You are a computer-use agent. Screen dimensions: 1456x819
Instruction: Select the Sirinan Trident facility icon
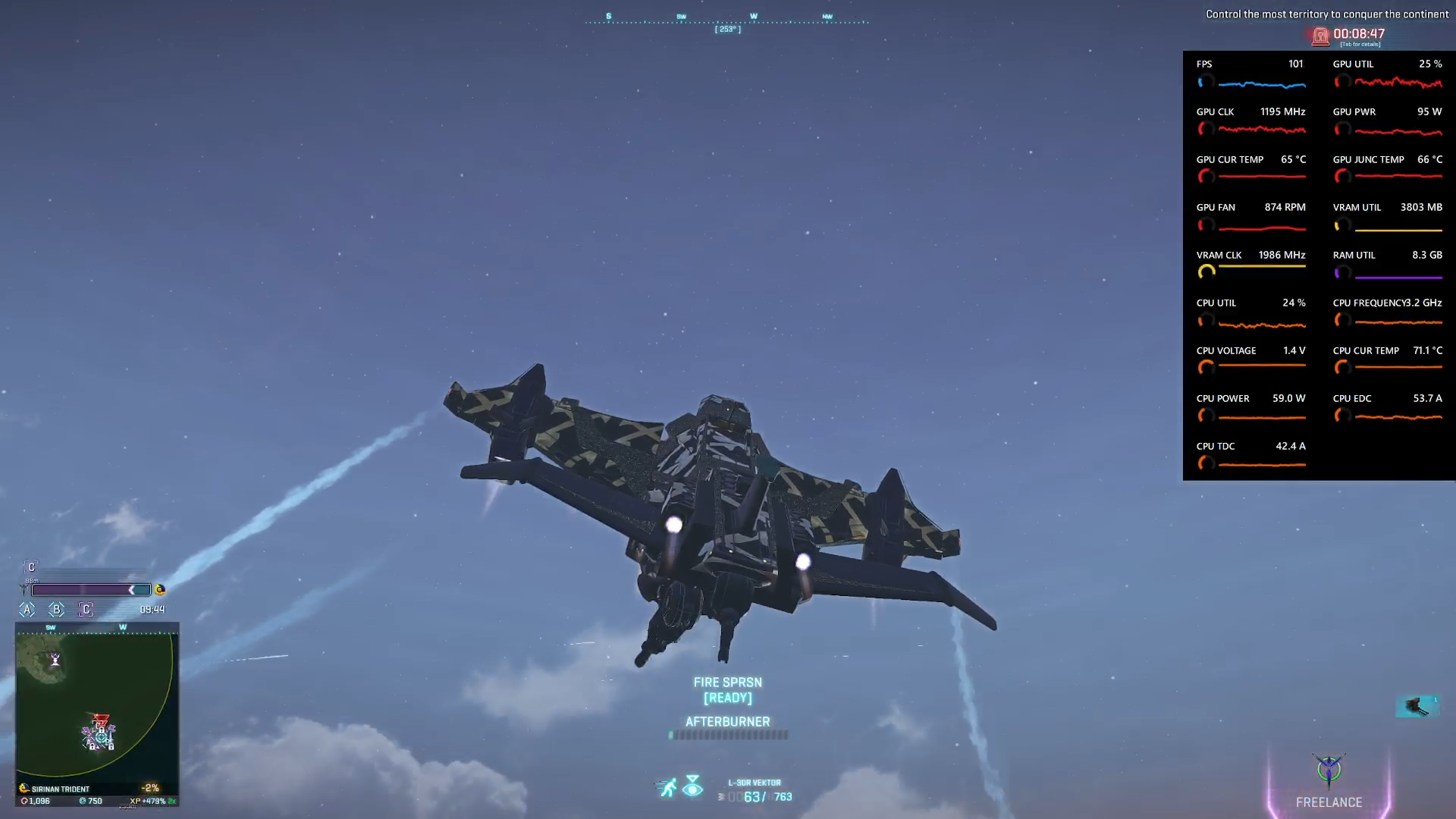pos(24,789)
